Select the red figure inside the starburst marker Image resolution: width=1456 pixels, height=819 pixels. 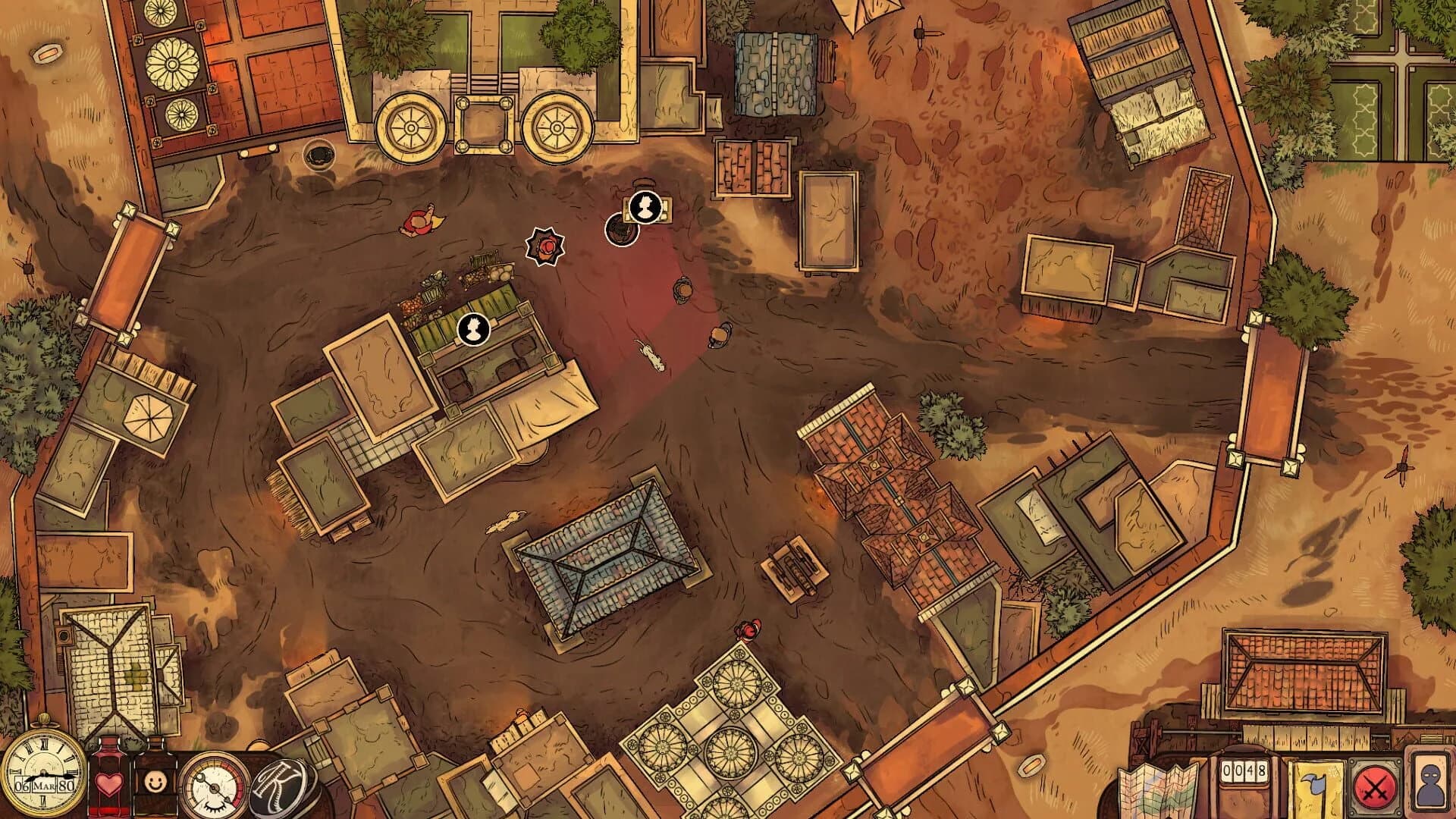[544, 246]
